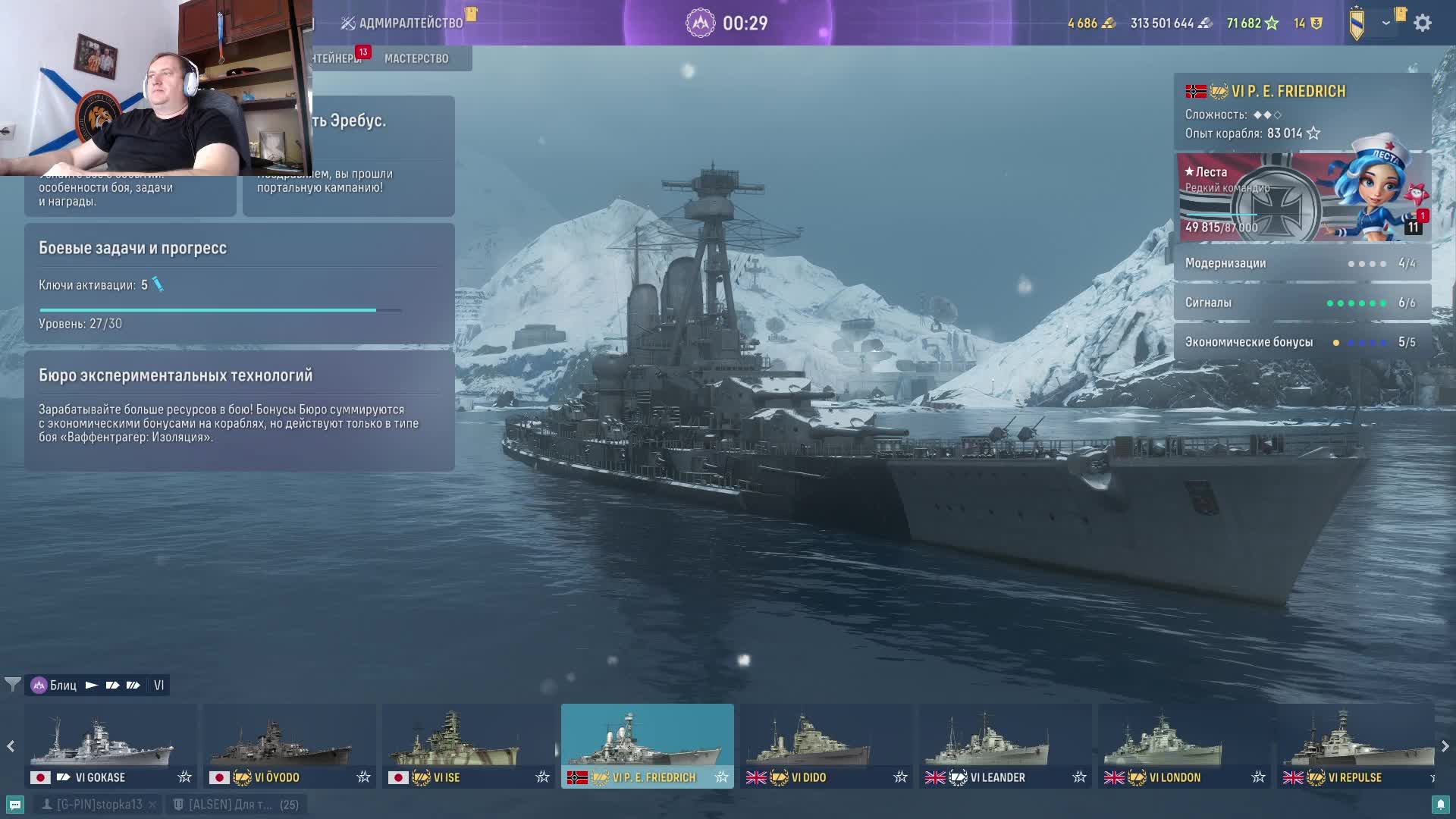Viewport: 1456px width, 819px height.
Task: Open the Сигналы panel
Action: tap(1301, 303)
